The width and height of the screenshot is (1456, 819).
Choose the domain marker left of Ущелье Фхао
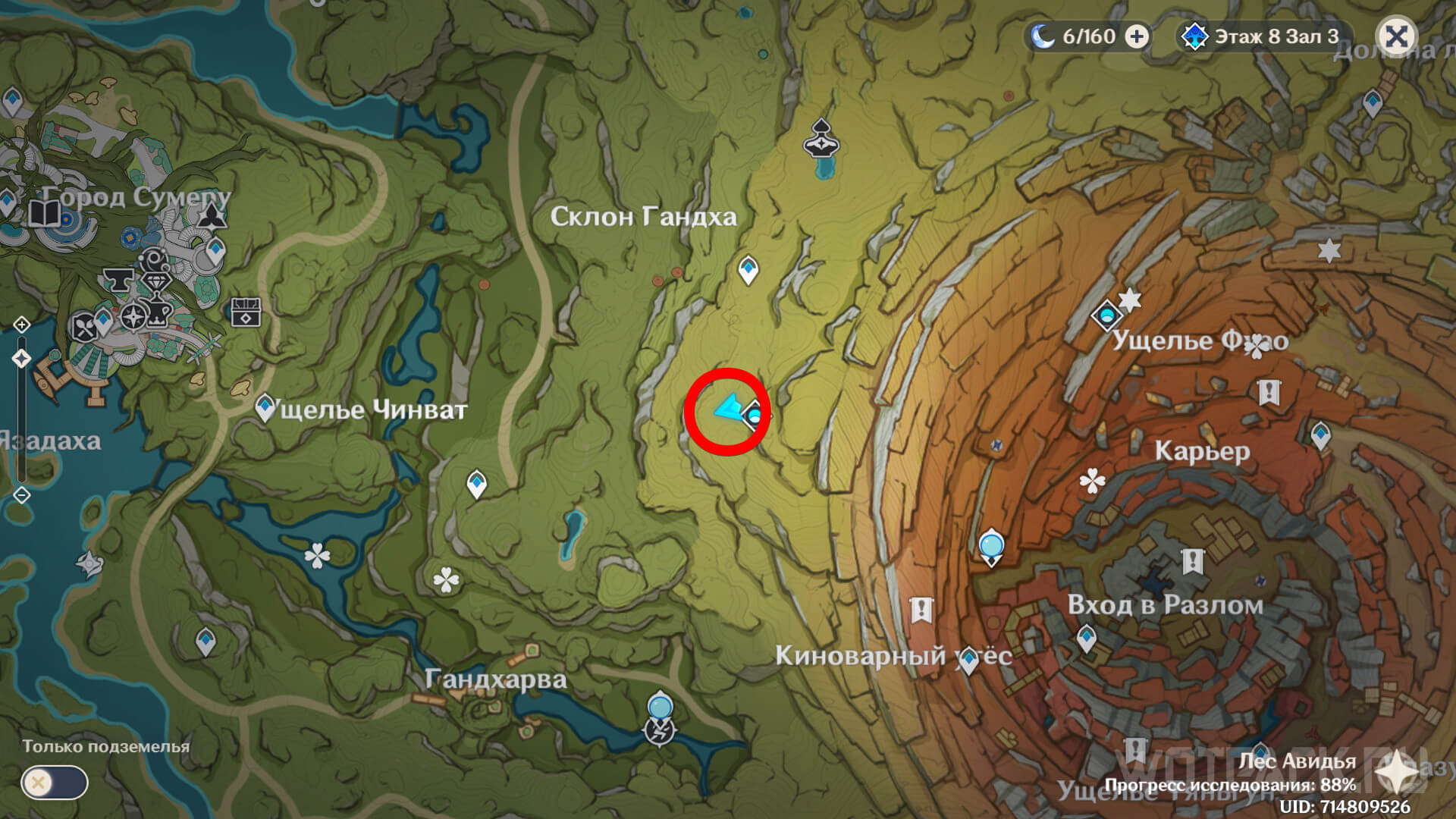(1106, 314)
